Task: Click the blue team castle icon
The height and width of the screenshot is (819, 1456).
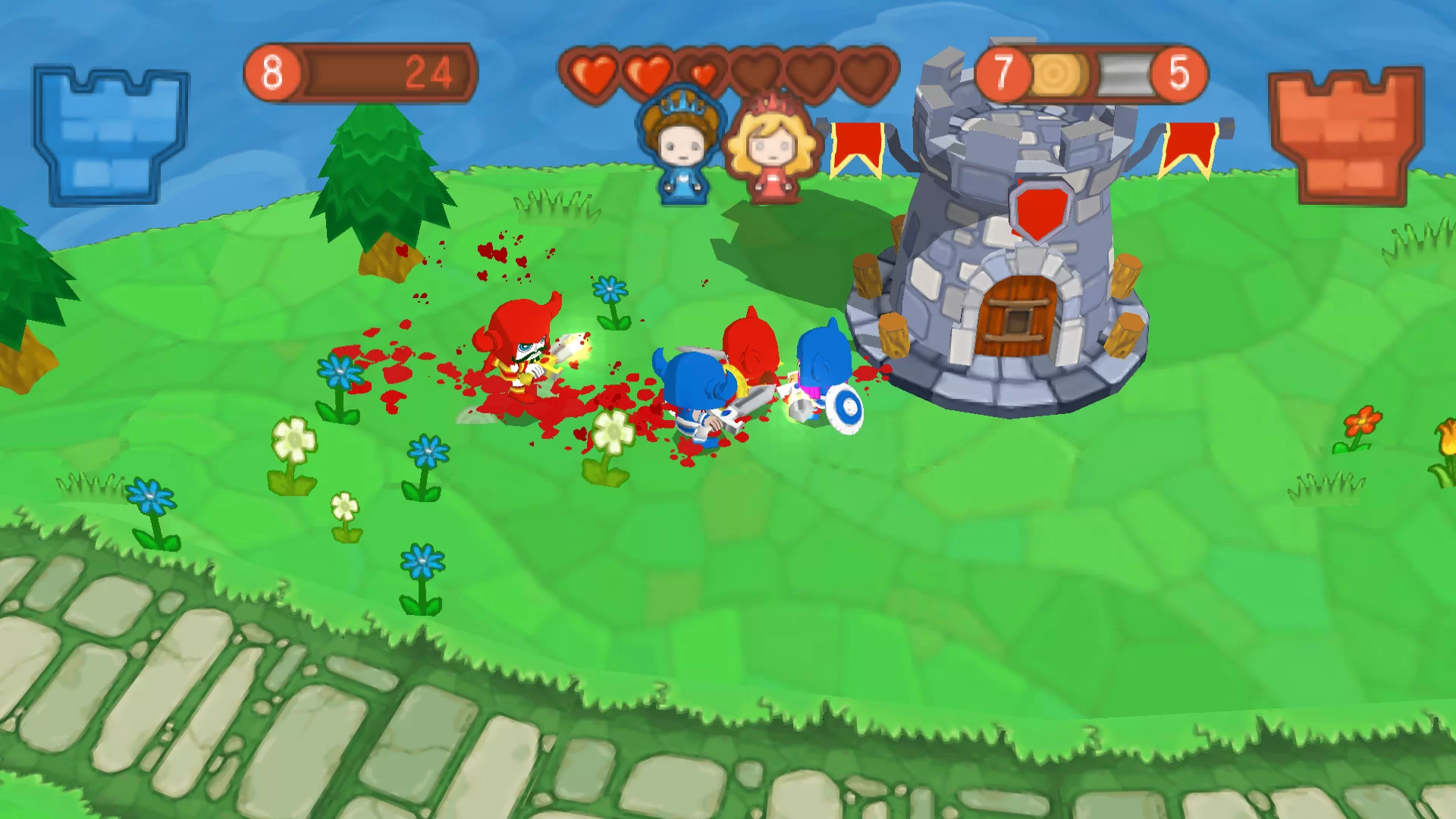Action: point(111,135)
